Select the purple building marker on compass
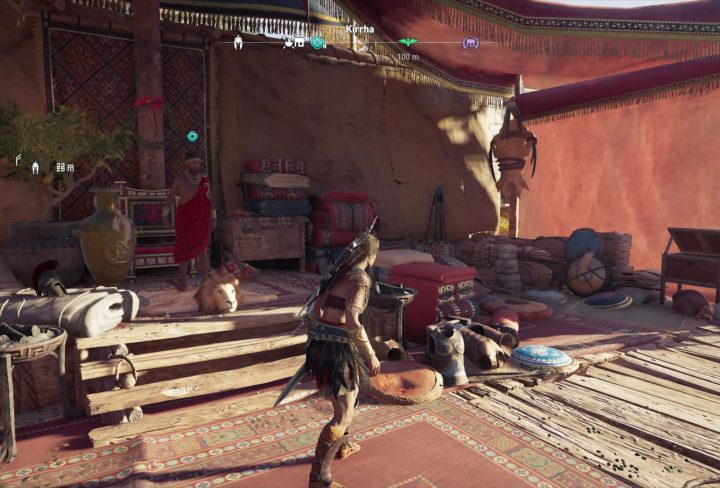The width and height of the screenshot is (720, 488). (x=470, y=43)
